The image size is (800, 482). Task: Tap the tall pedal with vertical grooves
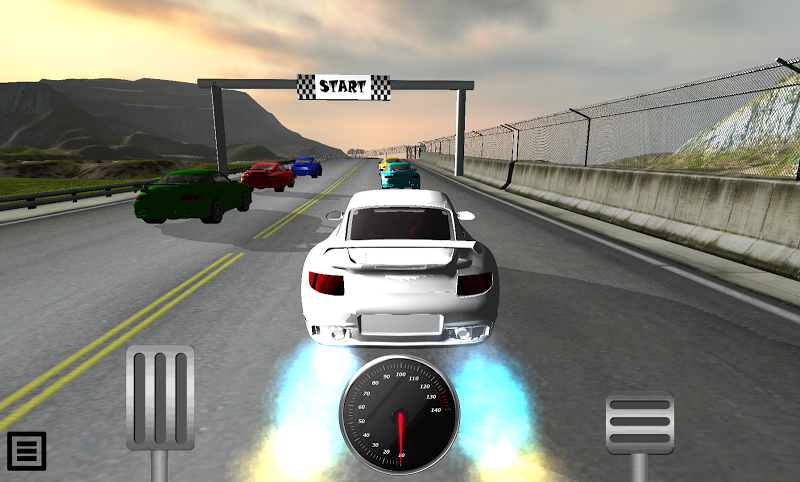tap(160, 399)
